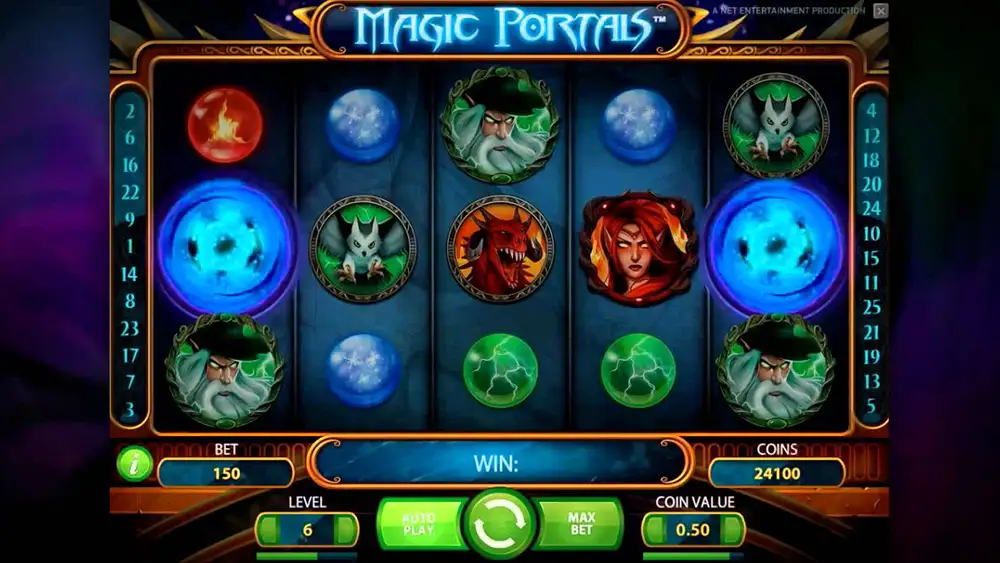The image size is (1000, 563).
Task: Show bet line 24 on the right panel
Action: tap(871, 209)
